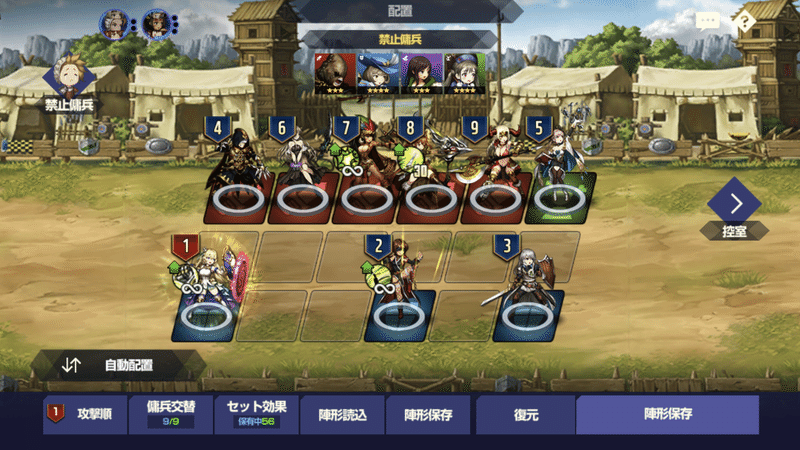Activate 自動配置 auto placement
800x450 pixels.
pos(118,365)
